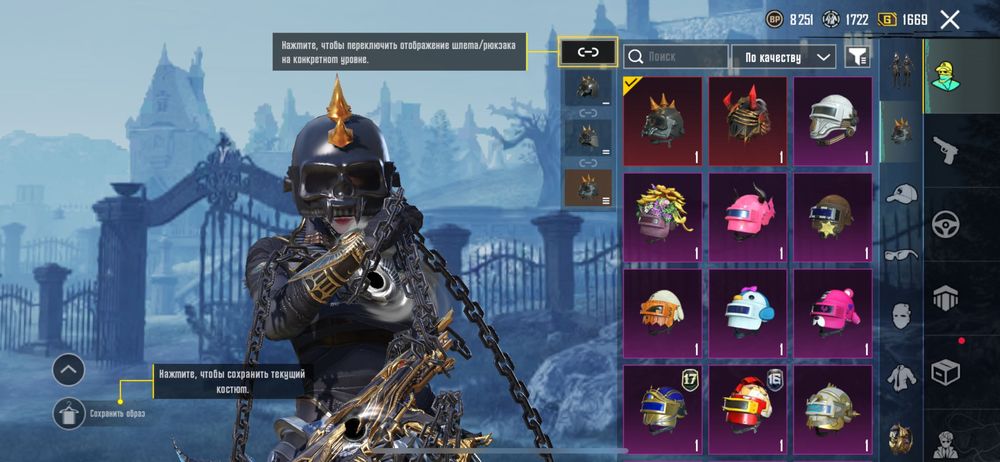The image size is (1000, 462).
Task: Open the glasses category tab
Action: [902, 254]
